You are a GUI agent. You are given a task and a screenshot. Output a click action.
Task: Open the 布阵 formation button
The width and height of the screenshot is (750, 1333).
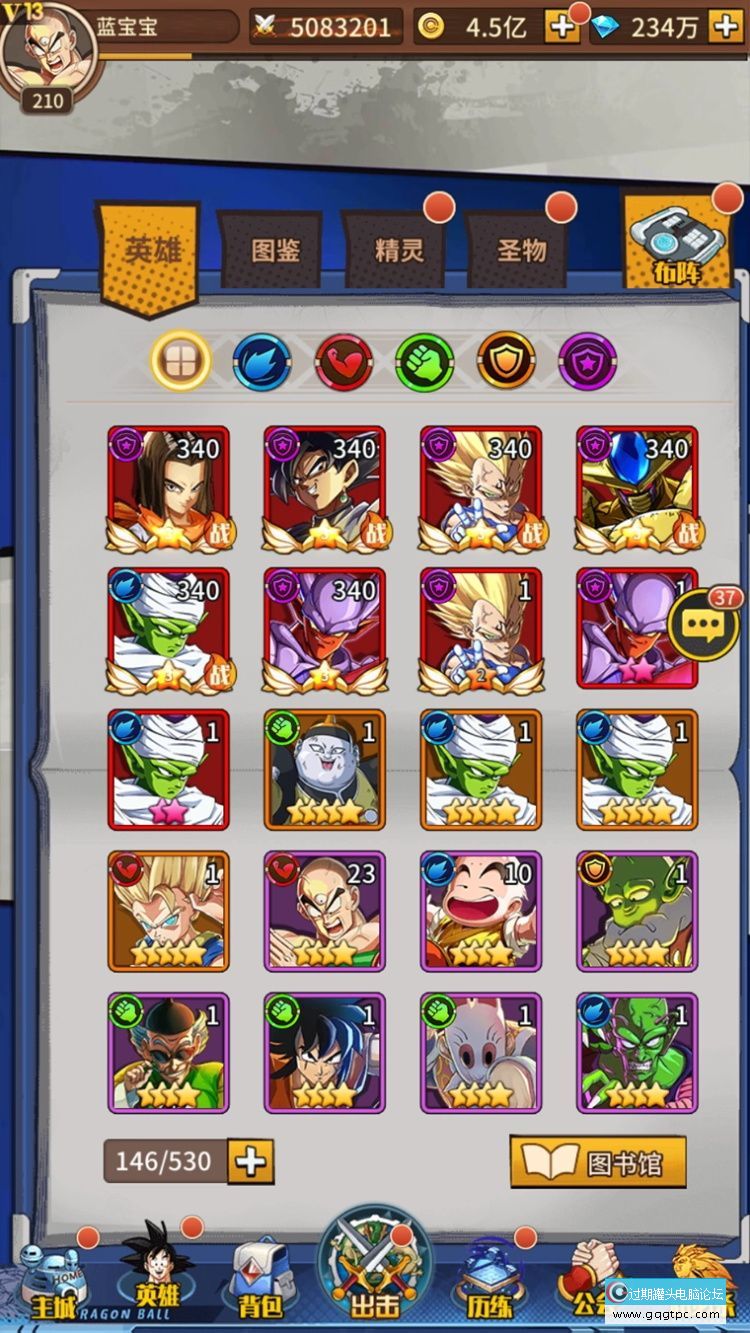click(x=677, y=245)
